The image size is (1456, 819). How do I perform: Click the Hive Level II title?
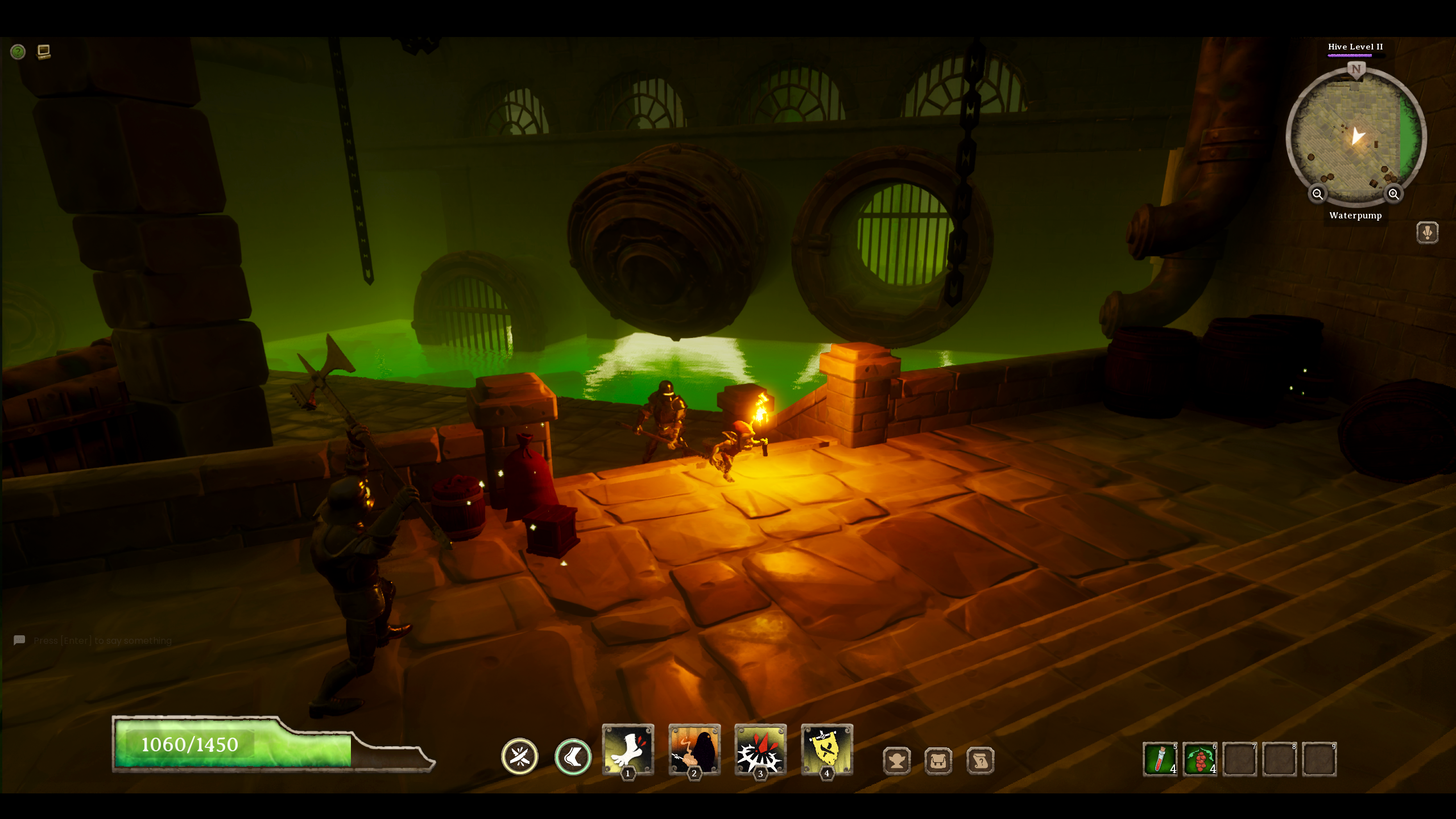1355,47
